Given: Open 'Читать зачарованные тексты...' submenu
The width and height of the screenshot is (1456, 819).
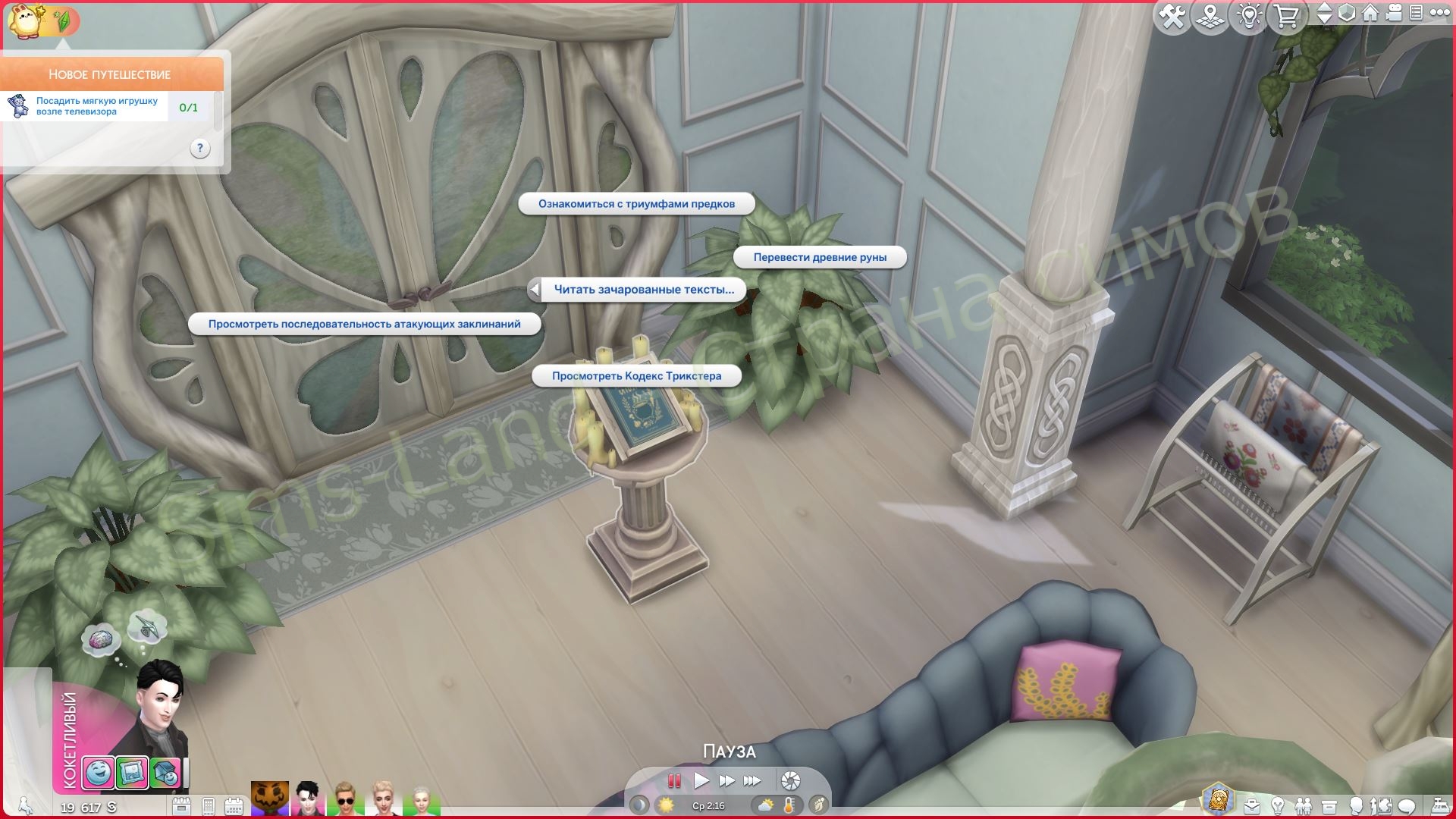Looking at the screenshot, I should (x=644, y=290).
